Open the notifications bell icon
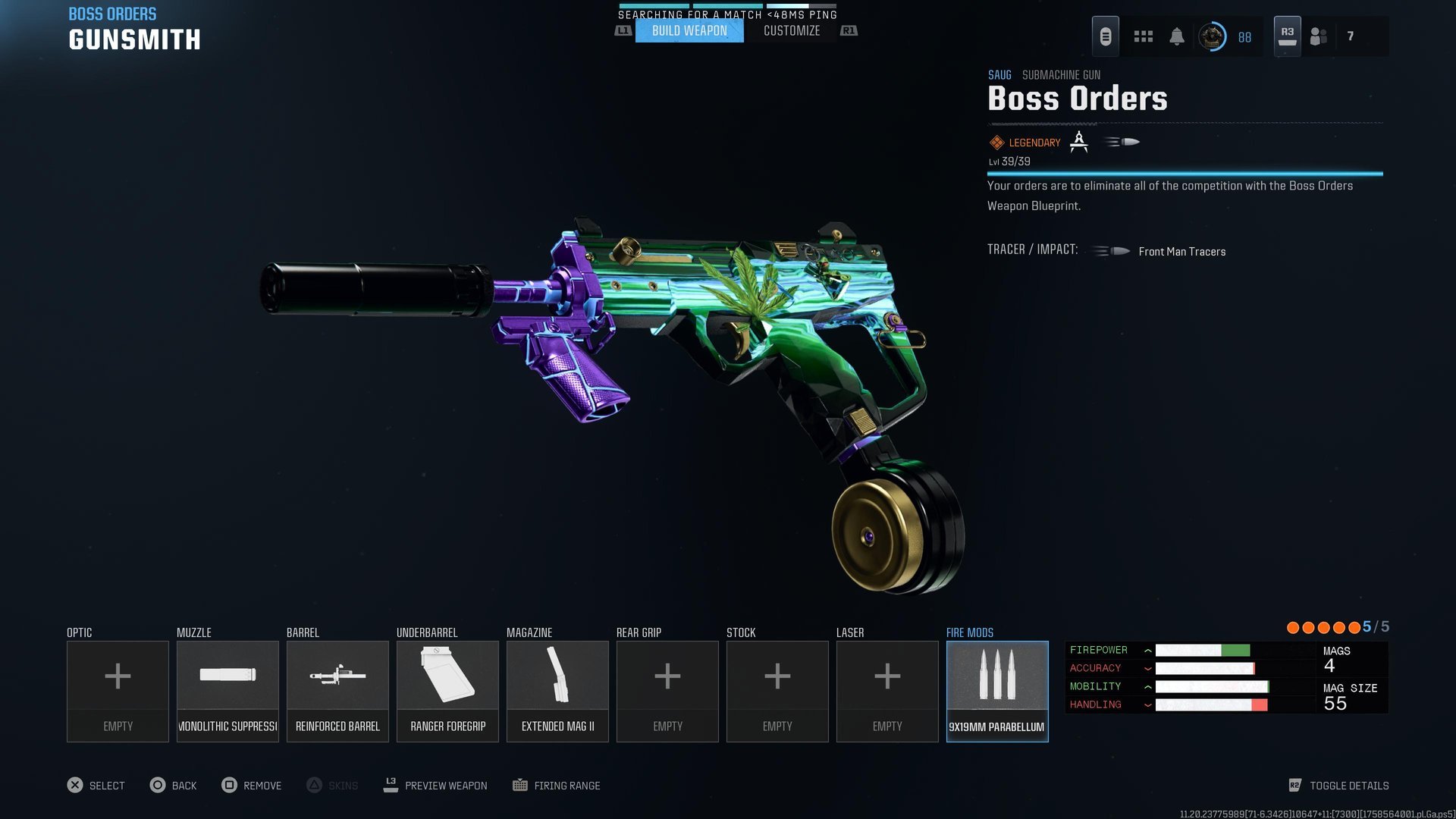The height and width of the screenshot is (819, 1456). pos(1176,36)
